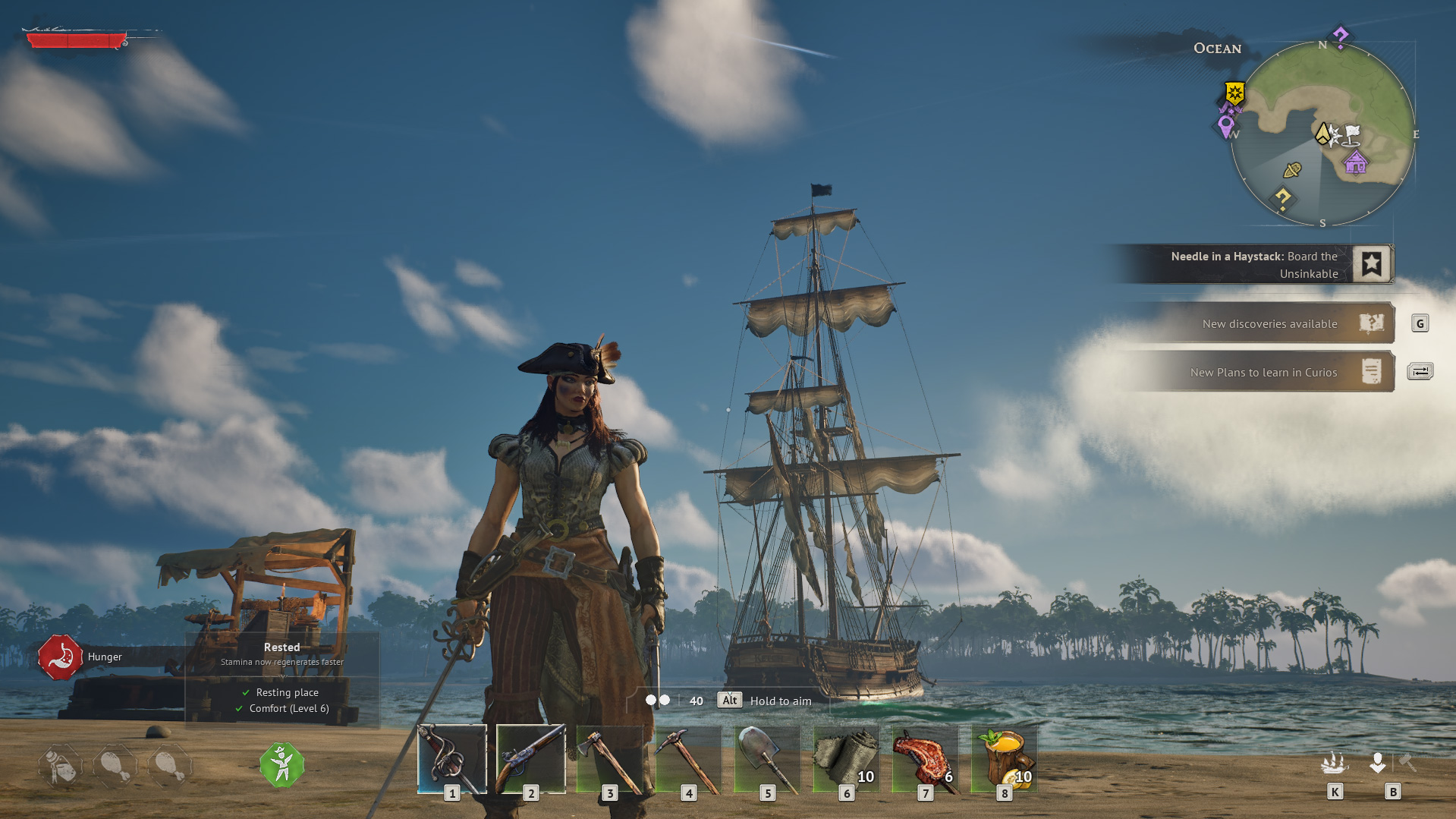Image resolution: width=1456 pixels, height=819 pixels.
Task: Drink the beverage in hotbar slot 8
Action: [x=1005, y=759]
